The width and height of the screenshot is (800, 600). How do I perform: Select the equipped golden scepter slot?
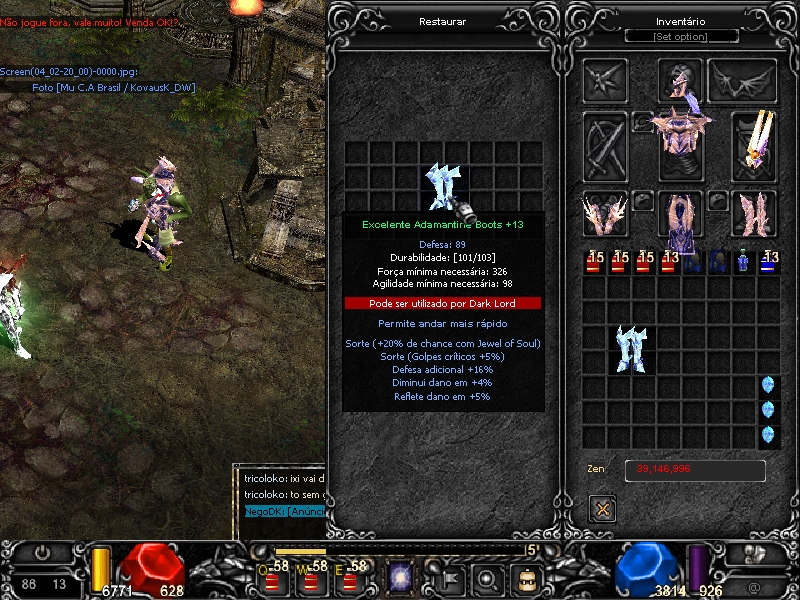click(755, 138)
